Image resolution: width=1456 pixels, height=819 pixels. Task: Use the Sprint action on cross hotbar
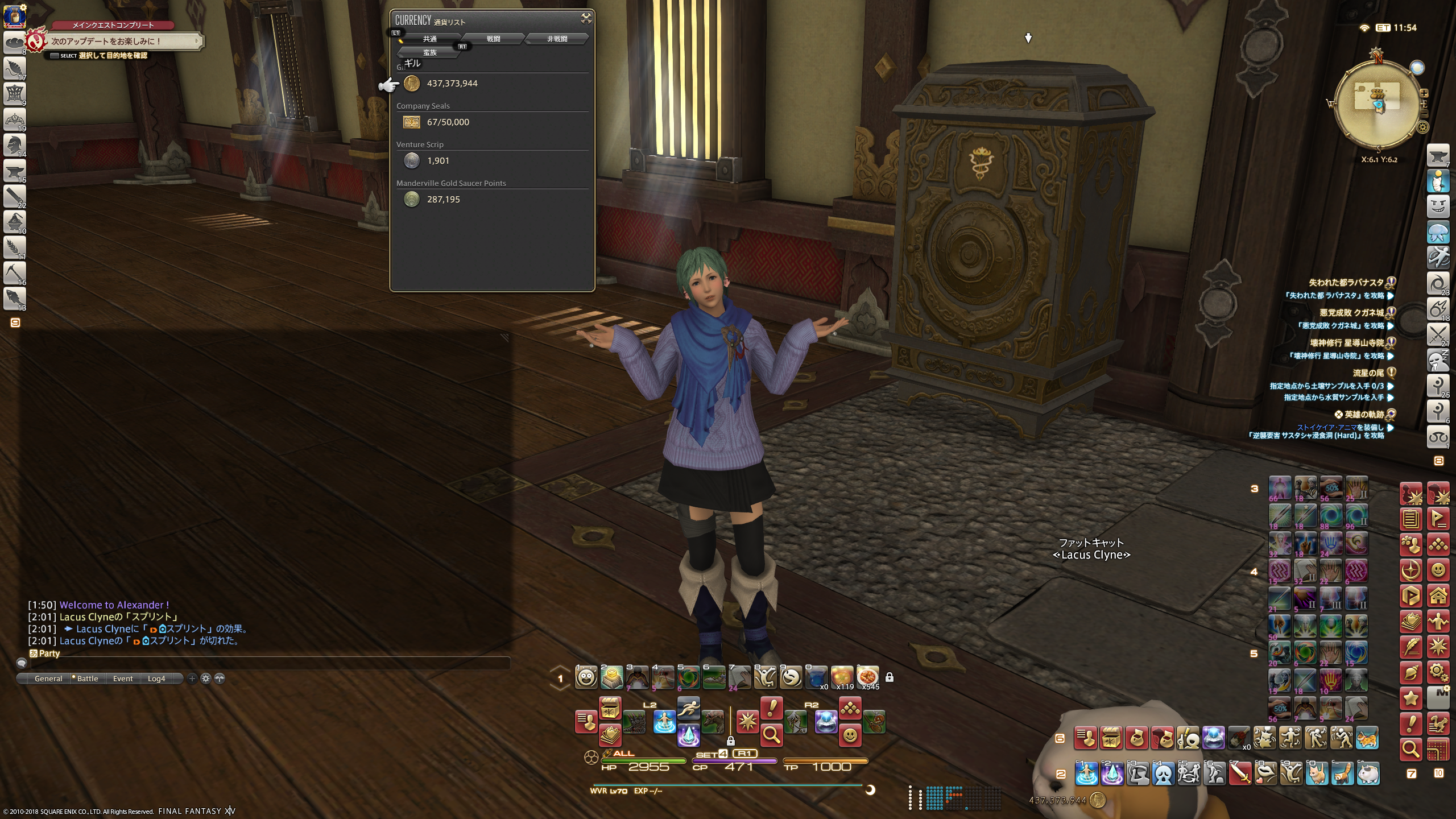[x=689, y=708]
